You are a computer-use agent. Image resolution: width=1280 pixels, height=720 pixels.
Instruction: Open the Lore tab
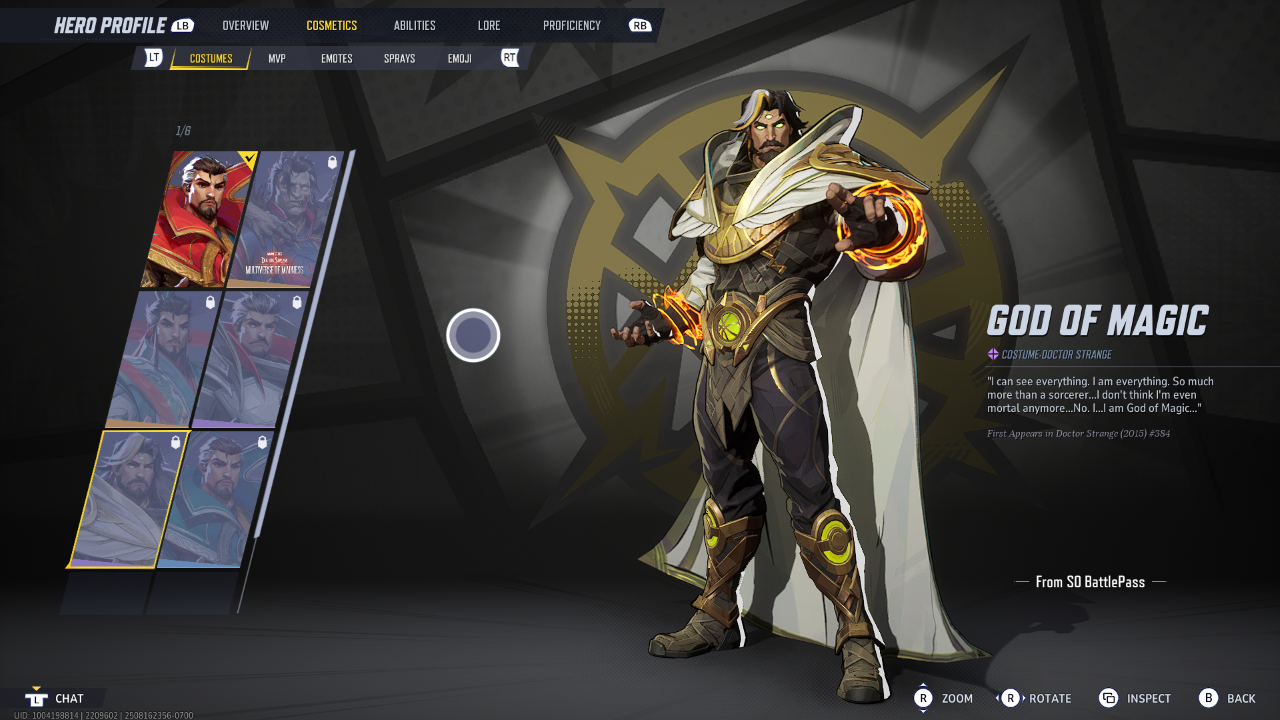pos(489,25)
